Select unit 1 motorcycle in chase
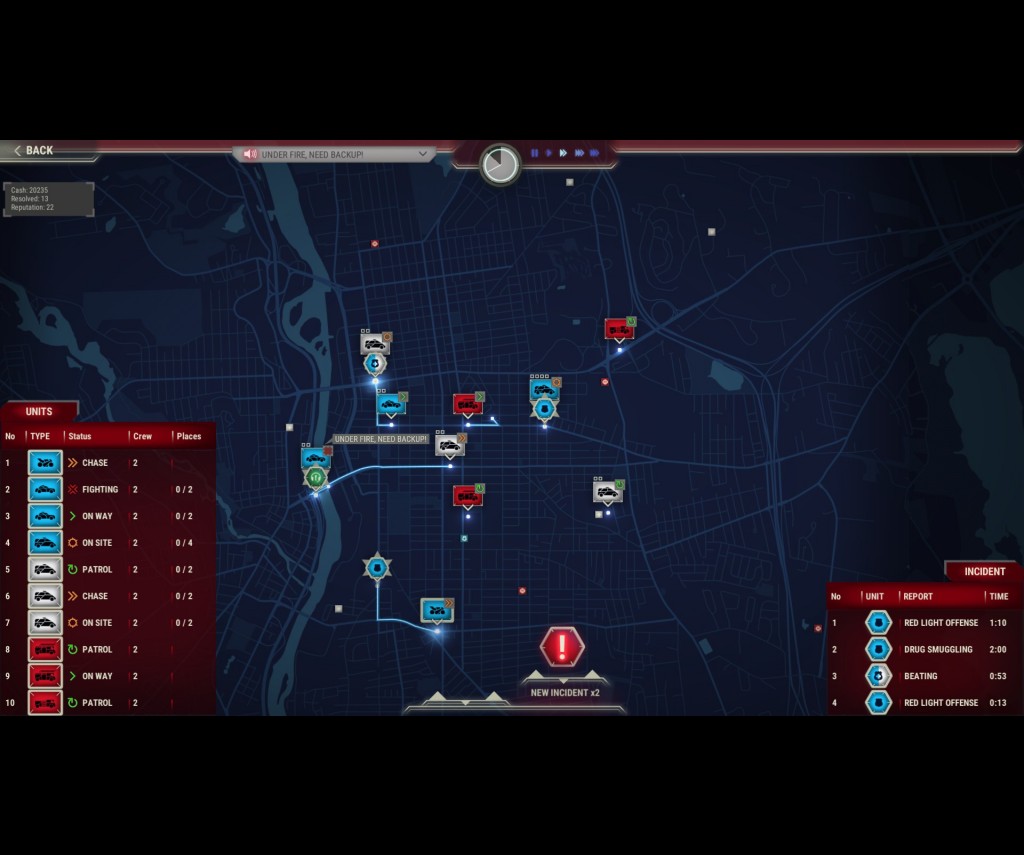The image size is (1024, 855). click(x=45, y=463)
